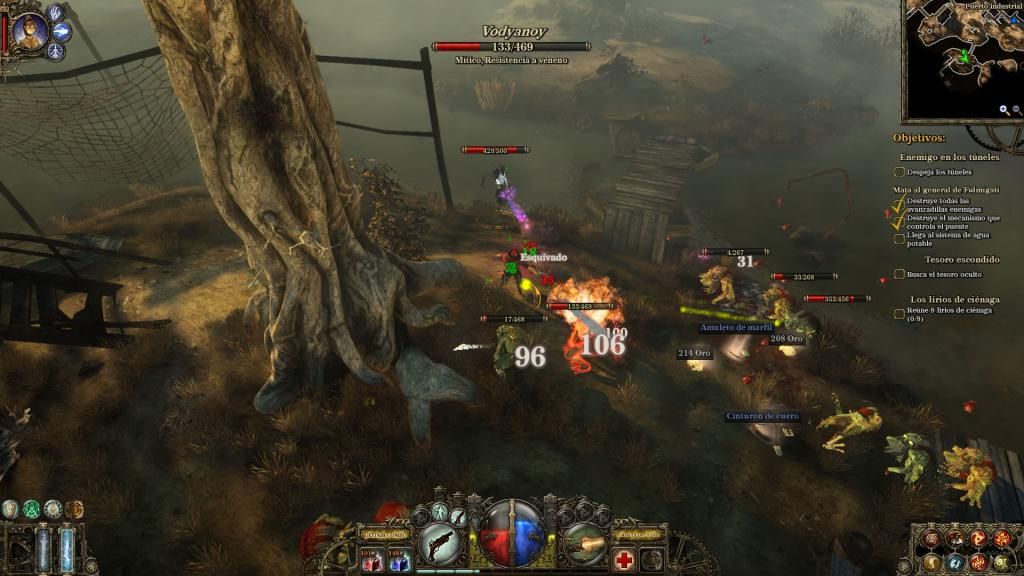The image size is (1024, 576).
Task: Zoom out the minimap with the minus magnifier
Action: coord(1018,110)
